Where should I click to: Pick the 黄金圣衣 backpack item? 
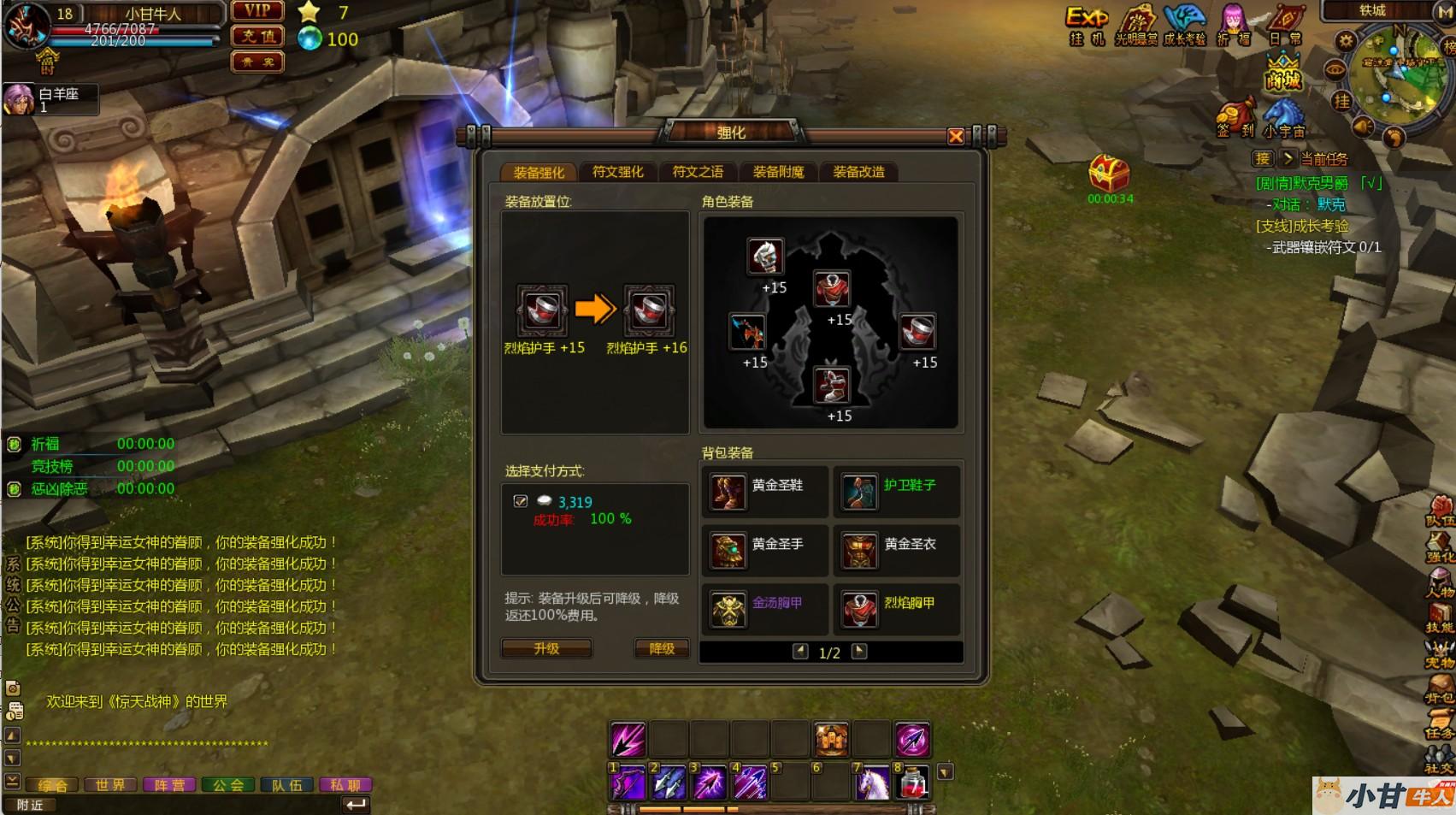click(897, 550)
